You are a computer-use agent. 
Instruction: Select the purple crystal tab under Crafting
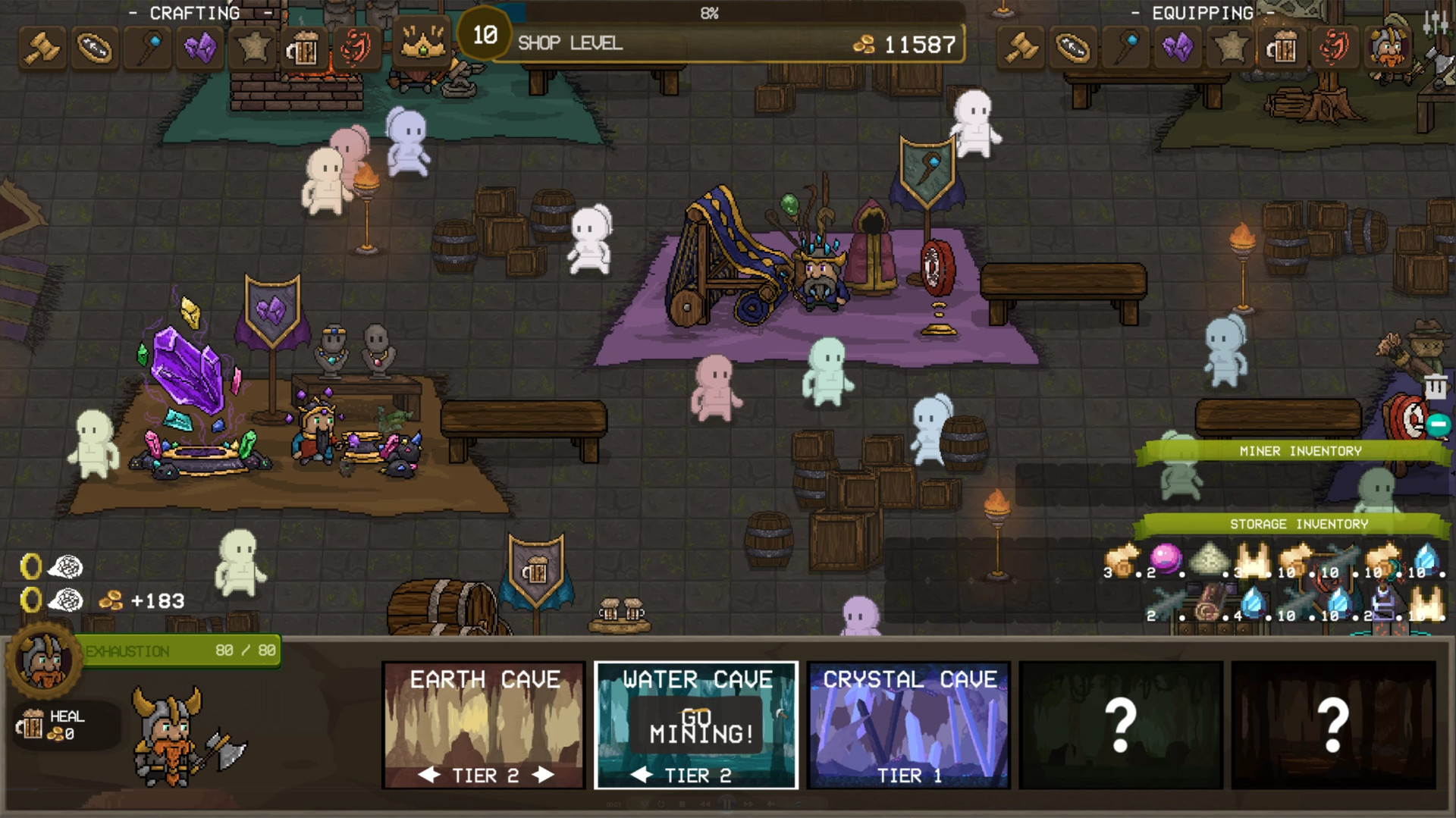click(200, 49)
